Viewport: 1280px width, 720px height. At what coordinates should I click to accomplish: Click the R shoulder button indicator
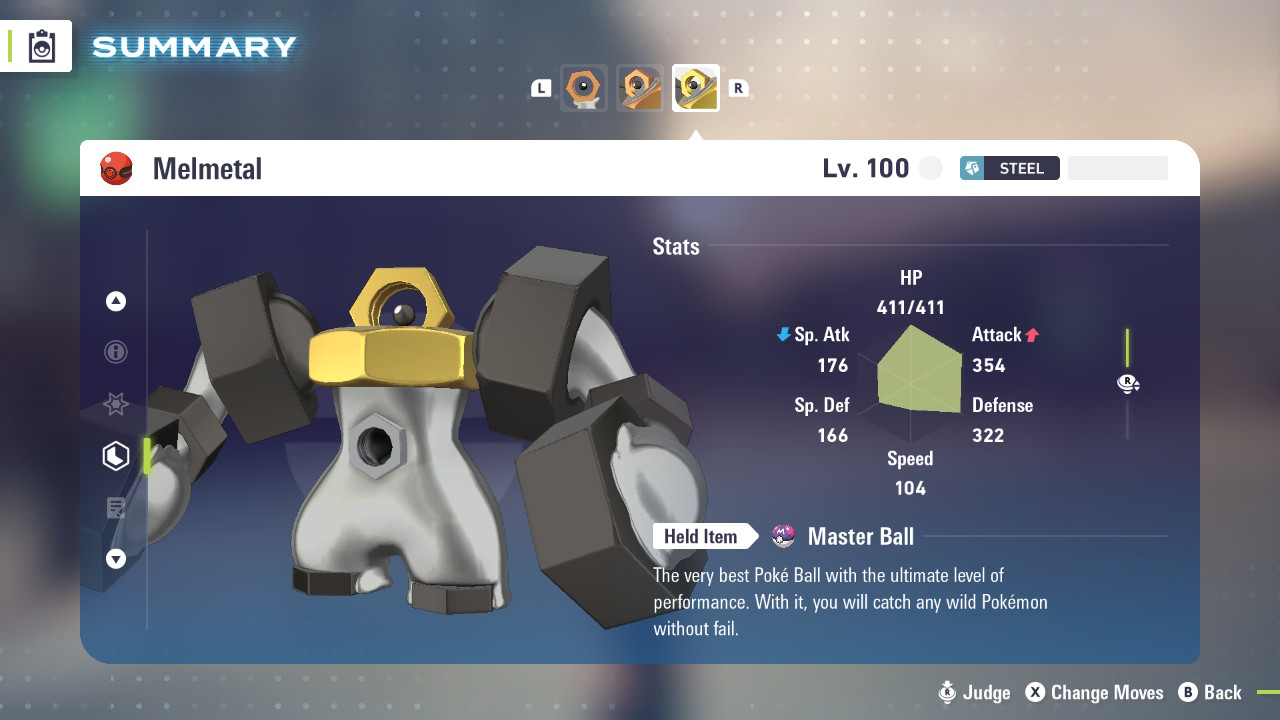(x=738, y=88)
